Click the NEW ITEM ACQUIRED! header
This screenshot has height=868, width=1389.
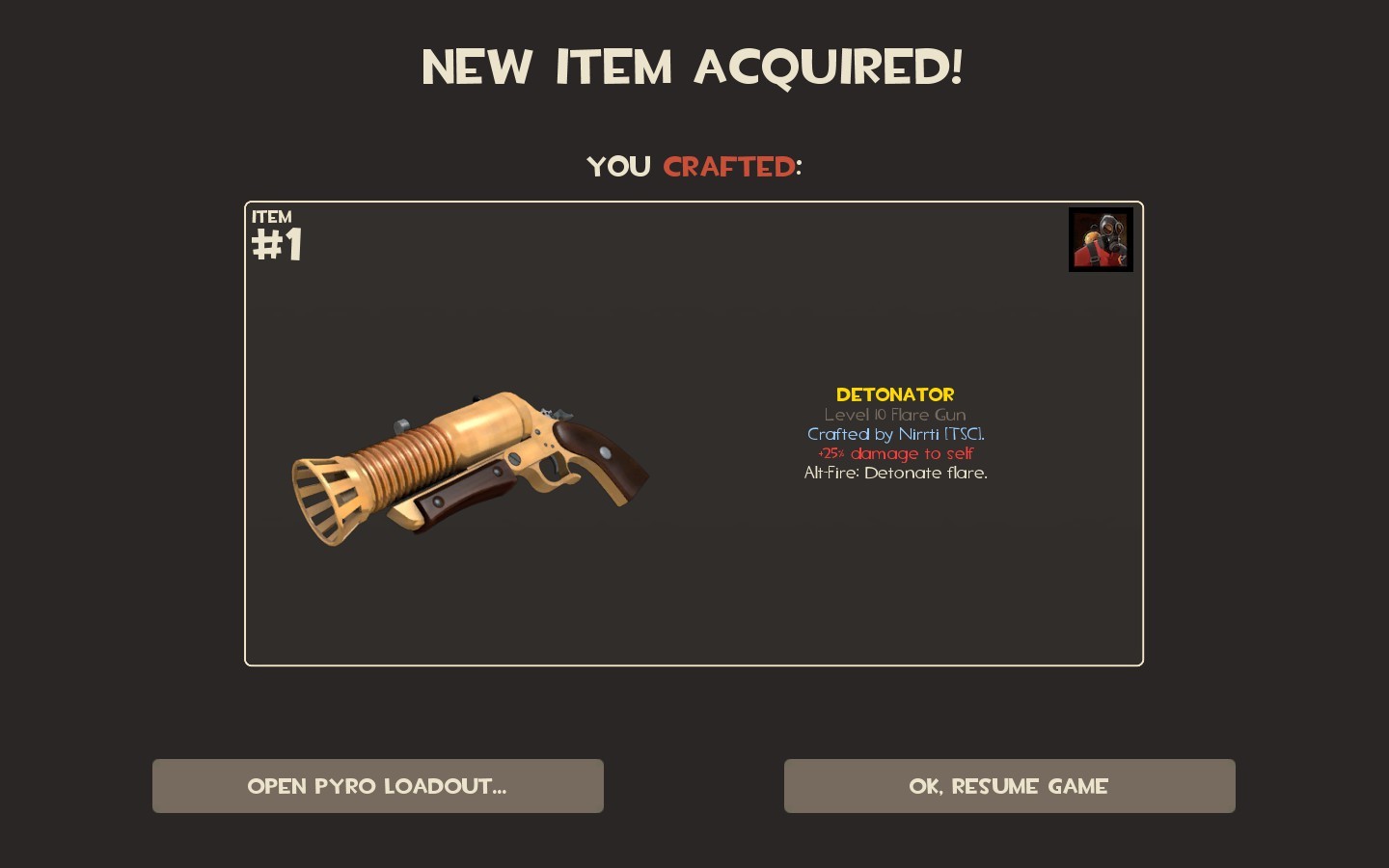click(694, 67)
